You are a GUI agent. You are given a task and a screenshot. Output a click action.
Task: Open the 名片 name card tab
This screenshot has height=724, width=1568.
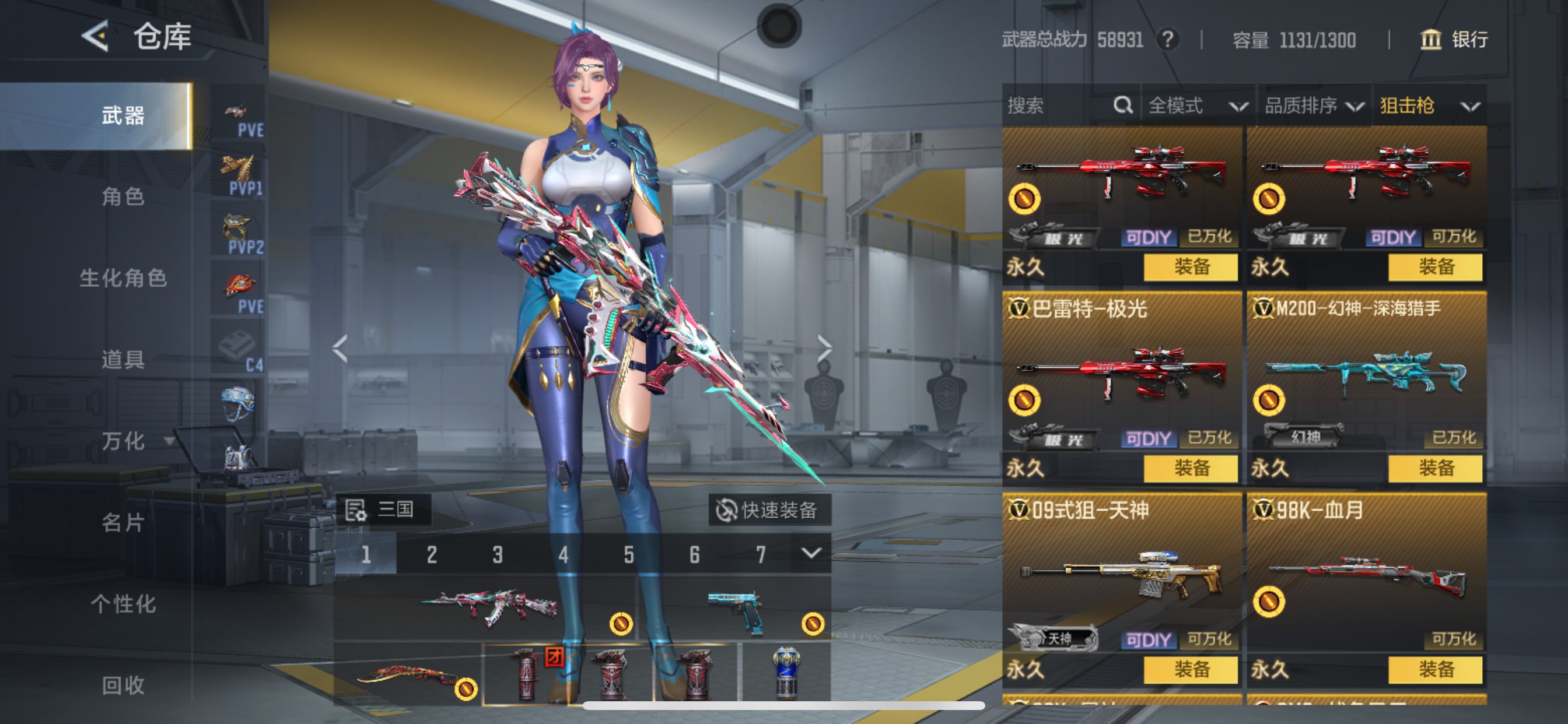123,522
